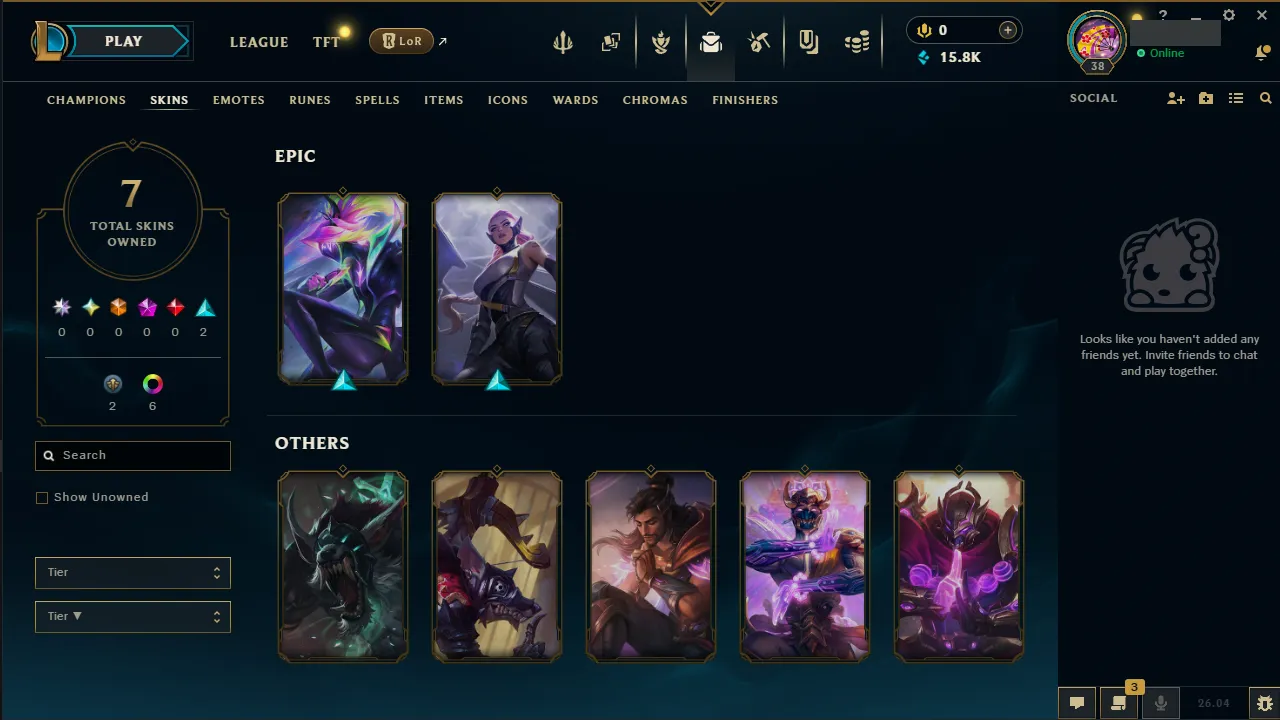Click the skin search input field
This screenshot has width=1280, height=720.
click(132, 455)
